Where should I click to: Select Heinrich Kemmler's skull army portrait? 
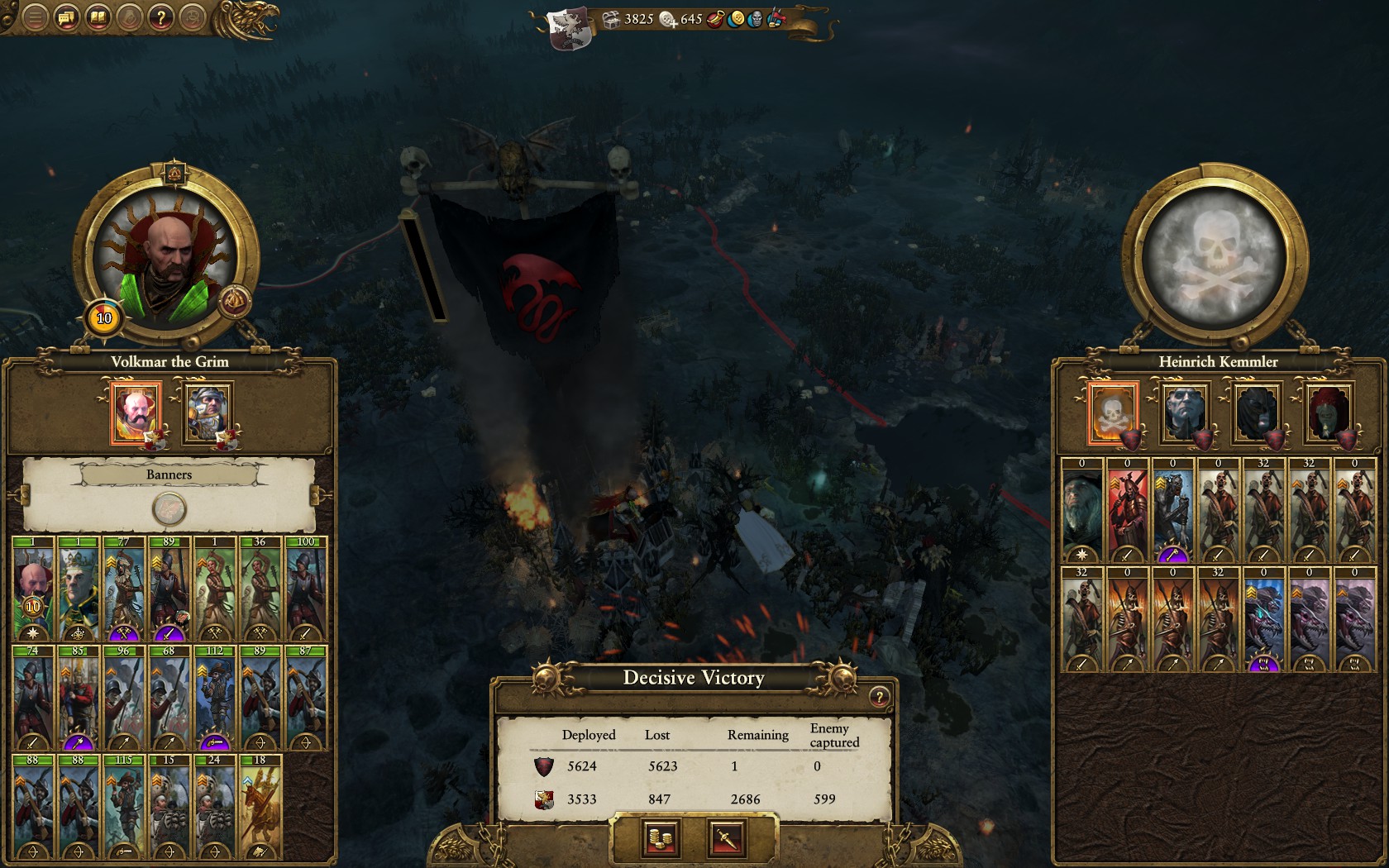click(x=1112, y=413)
